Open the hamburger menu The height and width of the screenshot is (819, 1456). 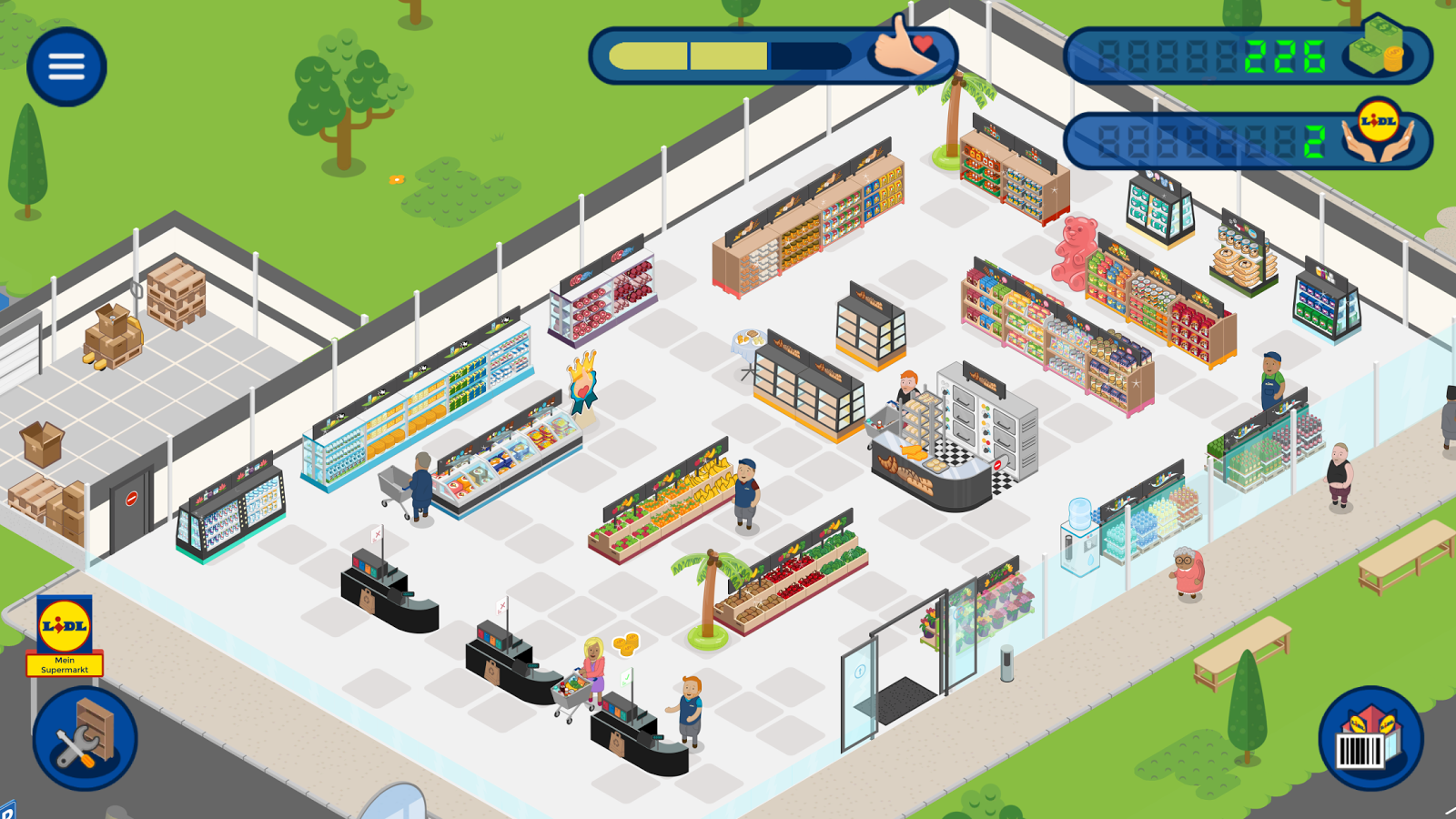point(66,66)
